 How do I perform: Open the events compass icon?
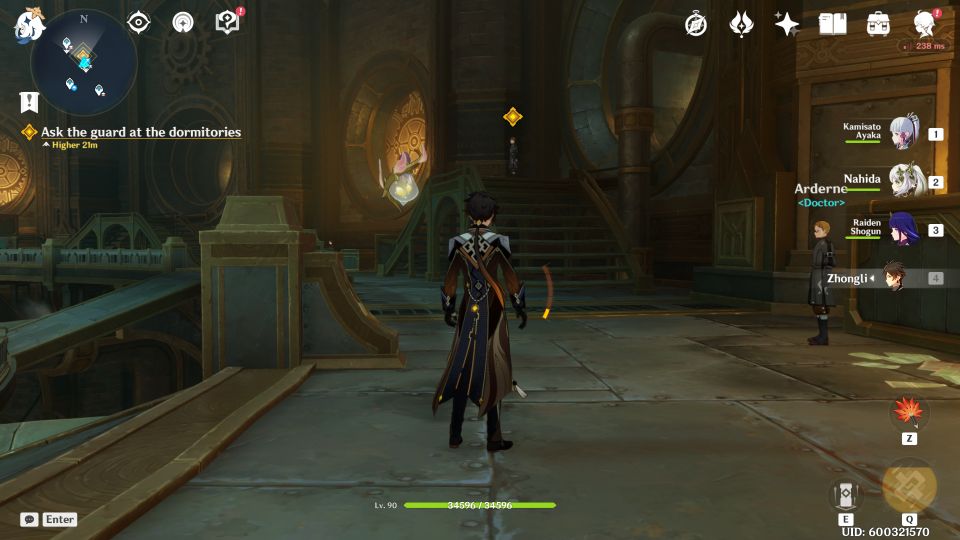pyautogui.click(x=183, y=22)
